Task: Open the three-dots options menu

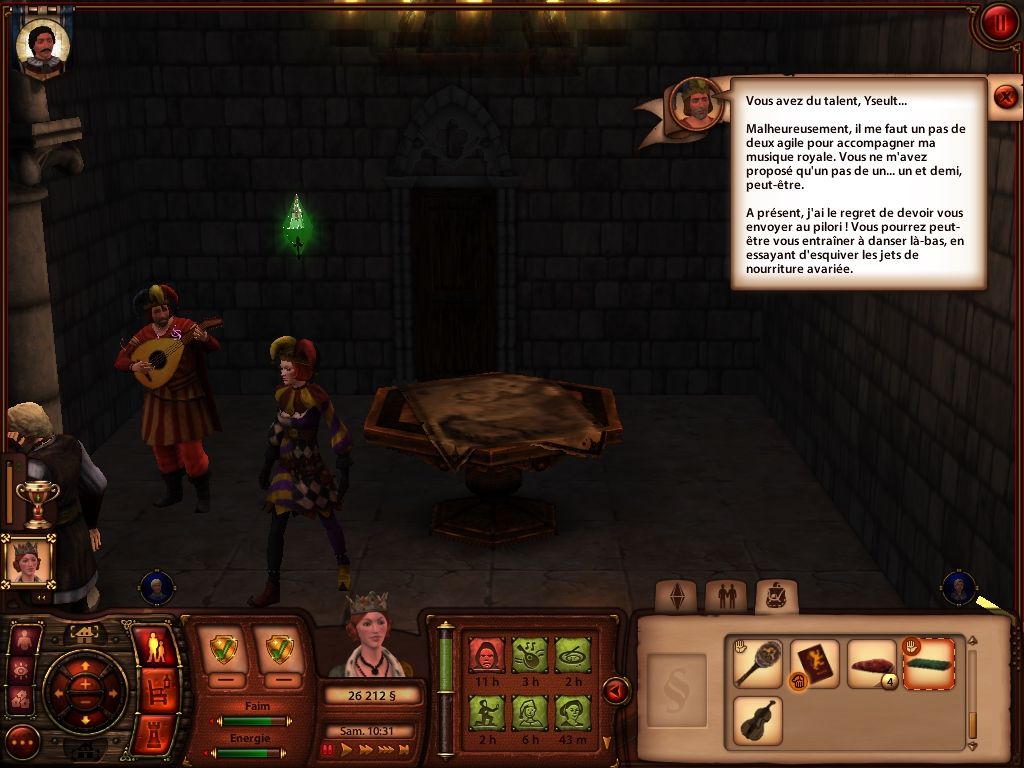Action: click(22, 743)
